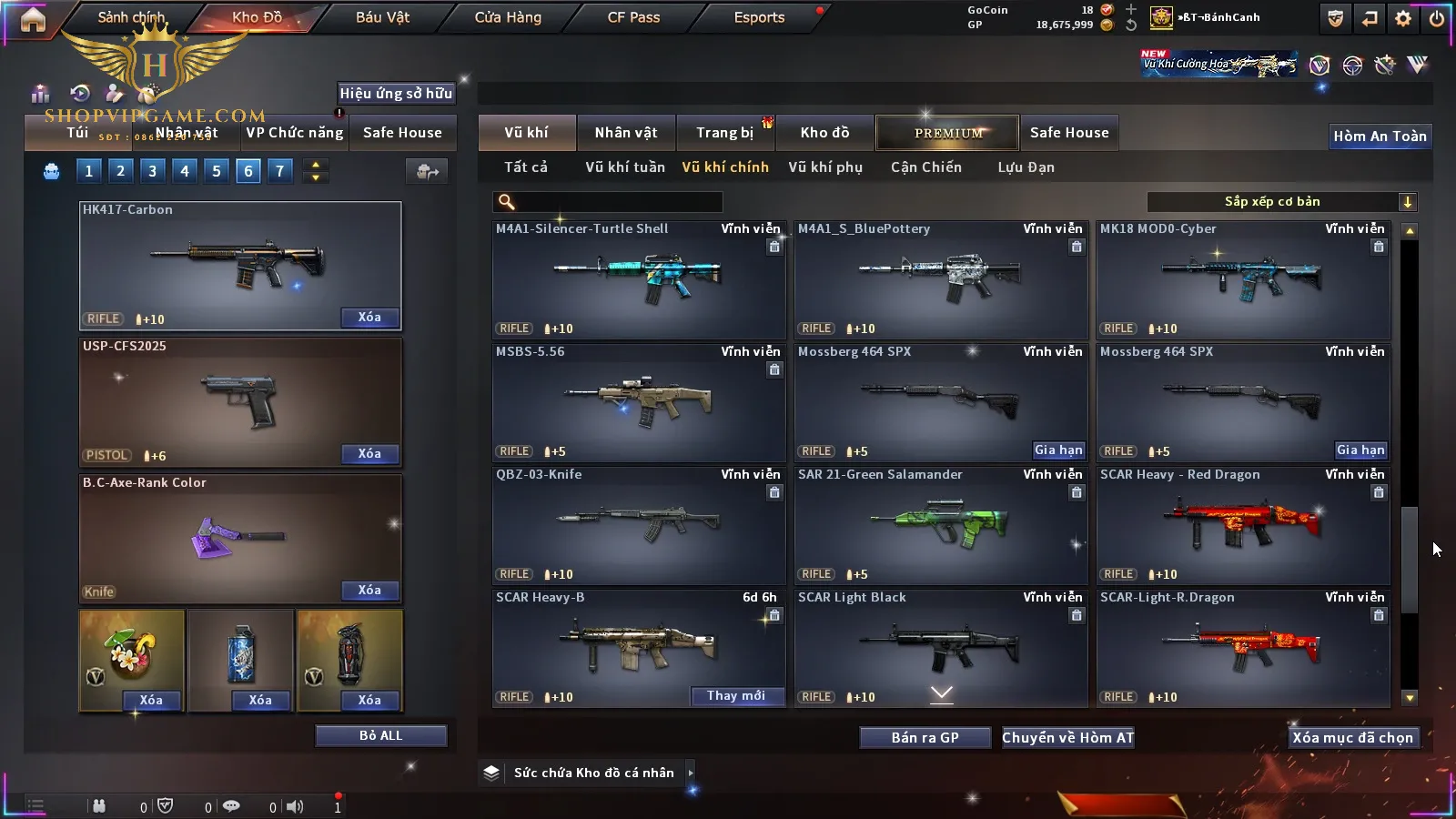Click Chuyển về Hòm AT
Screen dimensions: 1456x819
click(x=1067, y=738)
